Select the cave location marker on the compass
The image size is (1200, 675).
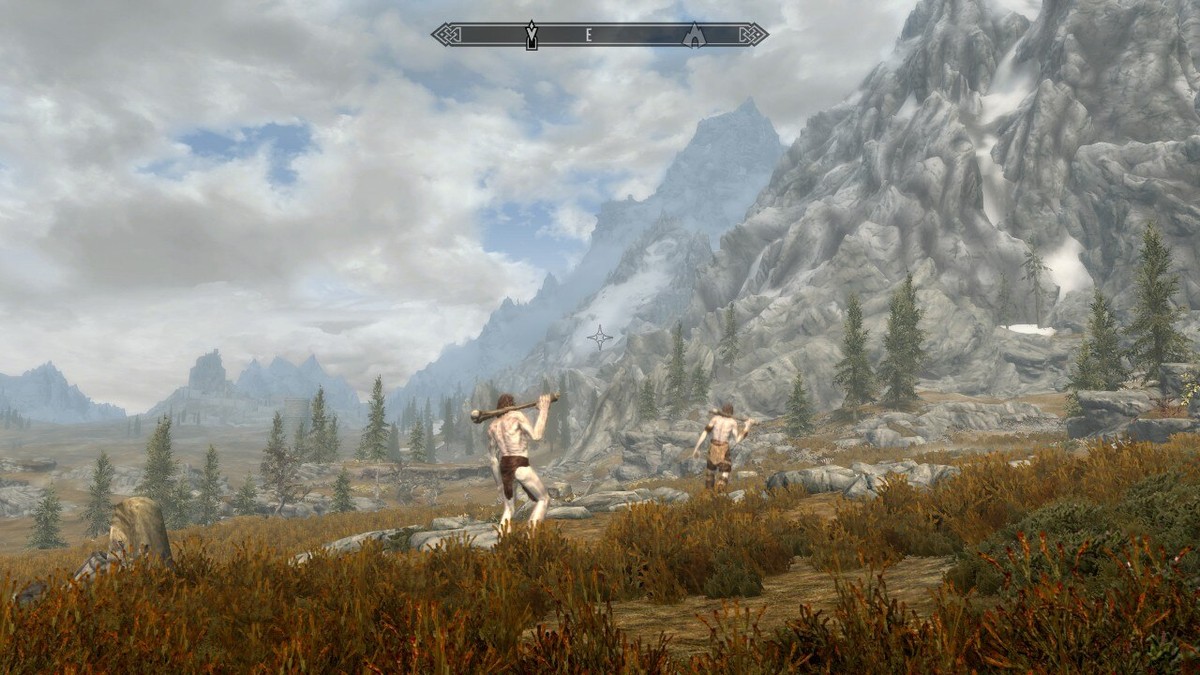[693, 35]
